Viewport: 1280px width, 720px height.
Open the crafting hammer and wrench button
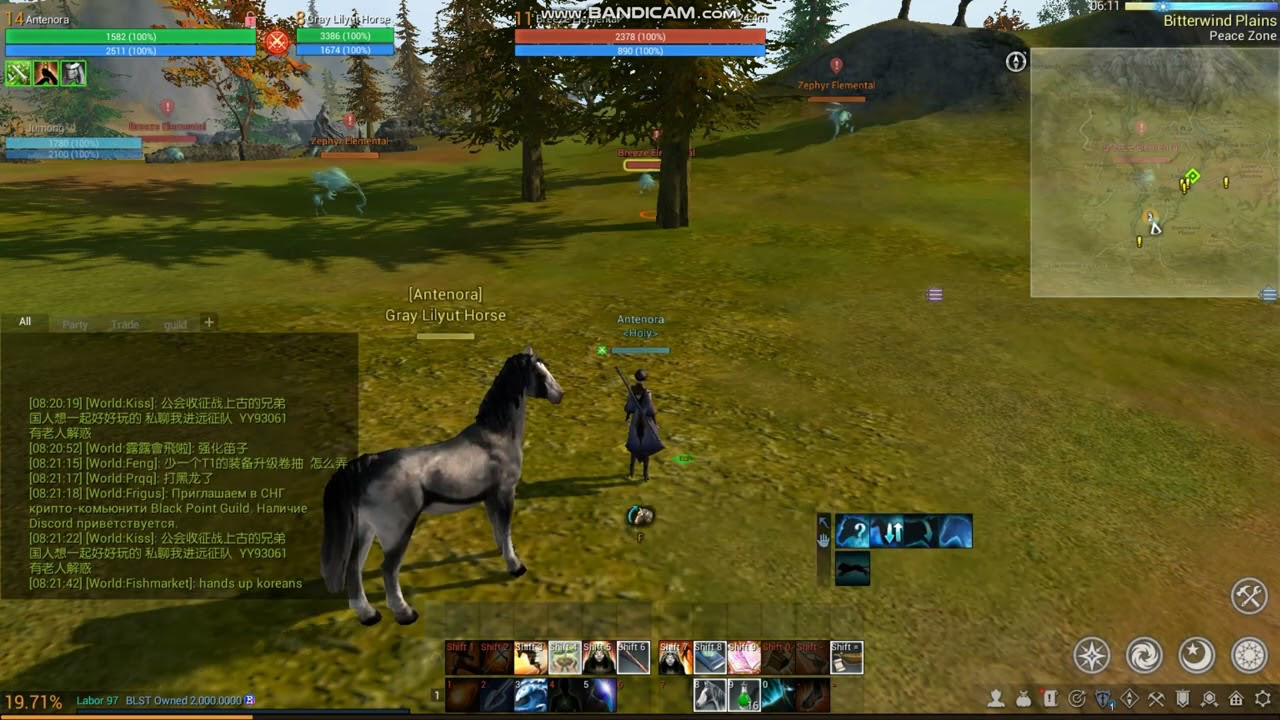(1249, 596)
